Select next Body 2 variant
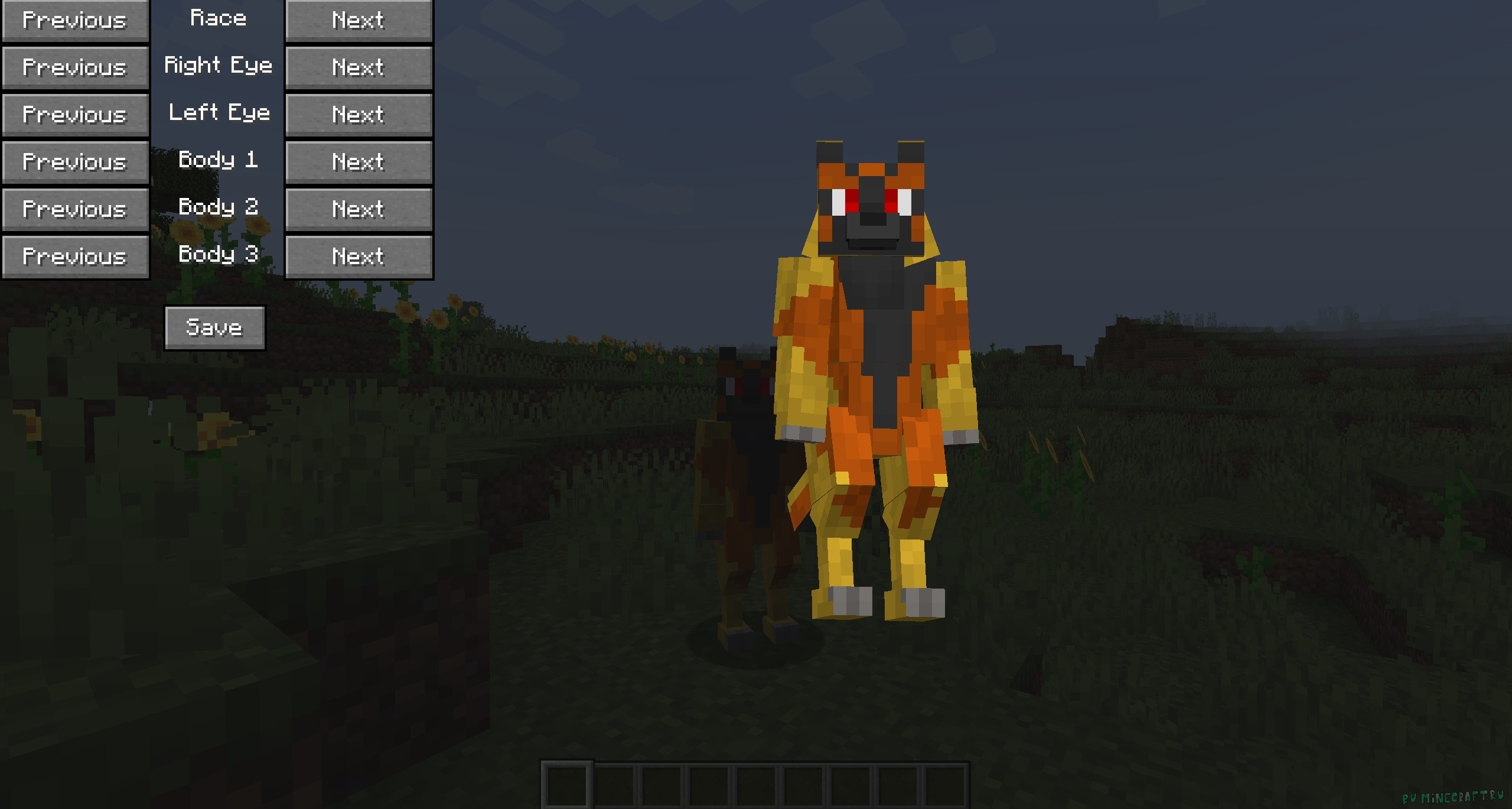 pos(358,209)
